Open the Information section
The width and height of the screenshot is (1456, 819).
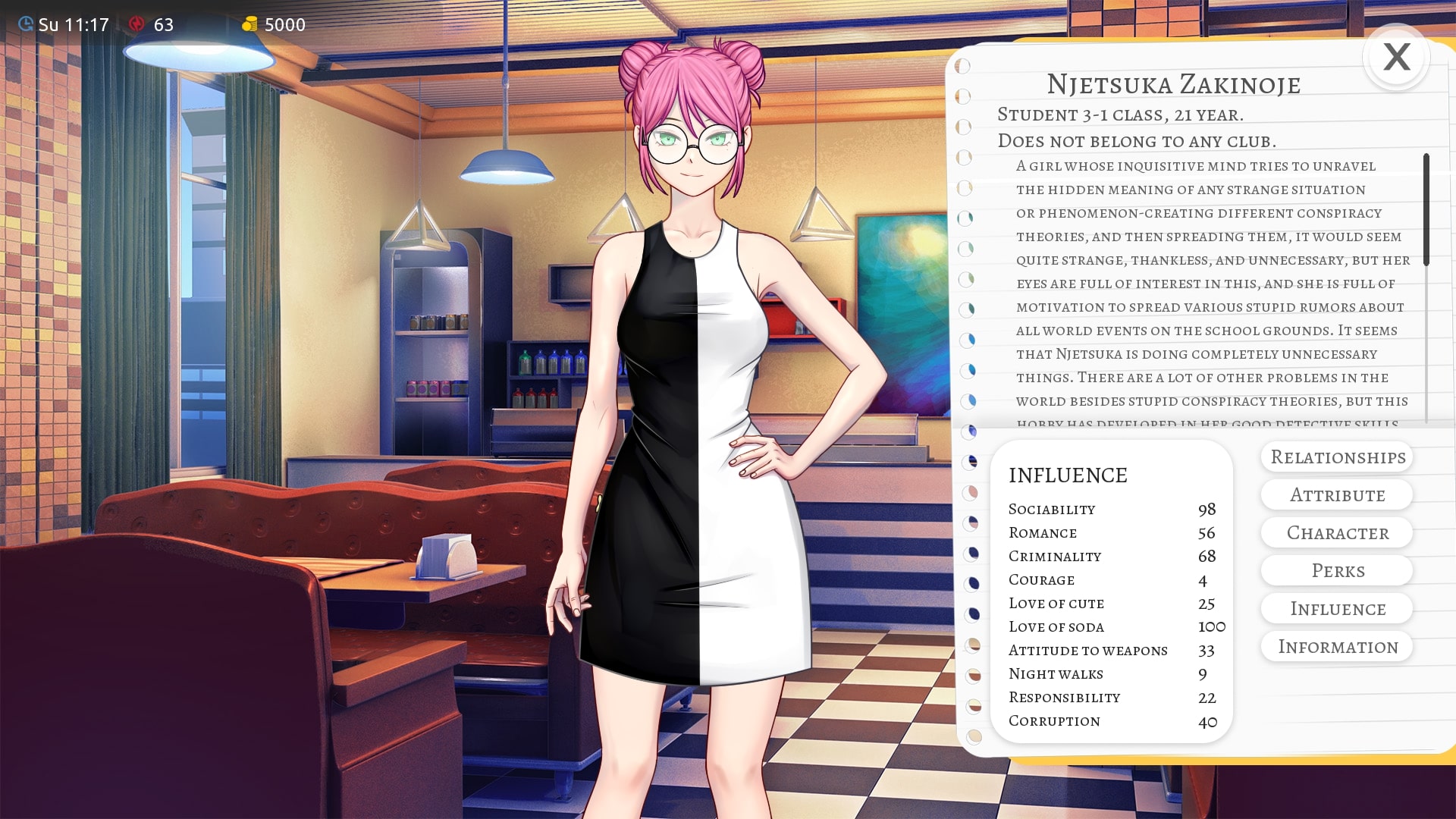pyautogui.click(x=1337, y=646)
